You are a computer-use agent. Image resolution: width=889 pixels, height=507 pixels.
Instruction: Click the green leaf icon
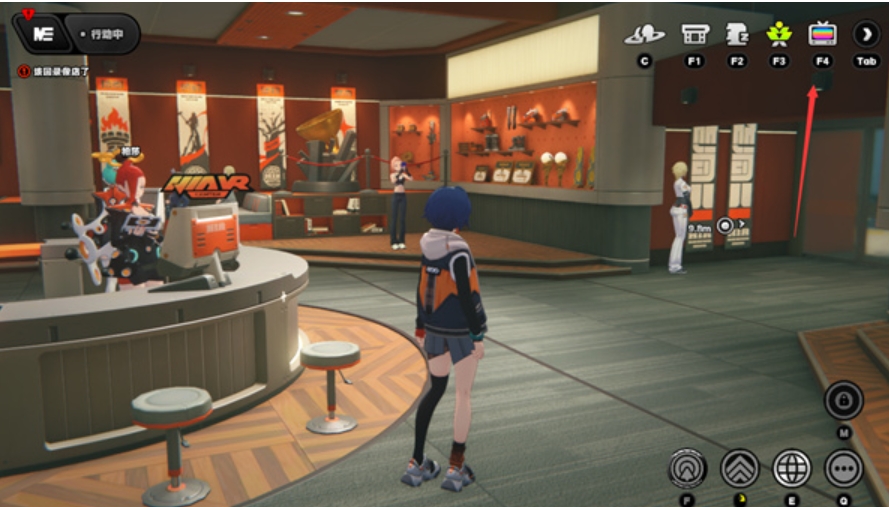tap(779, 34)
